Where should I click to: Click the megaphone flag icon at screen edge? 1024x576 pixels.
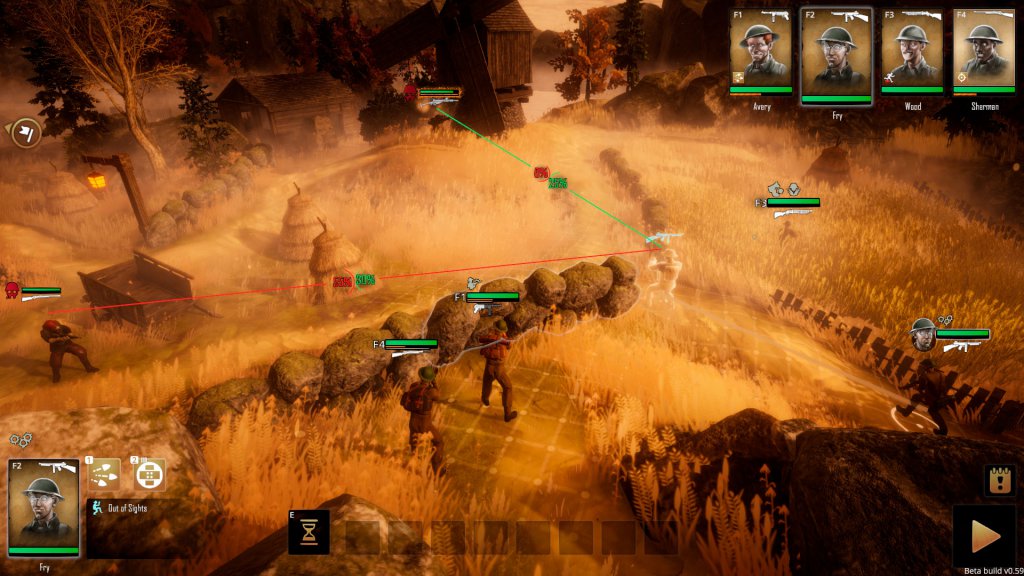coord(27,133)
